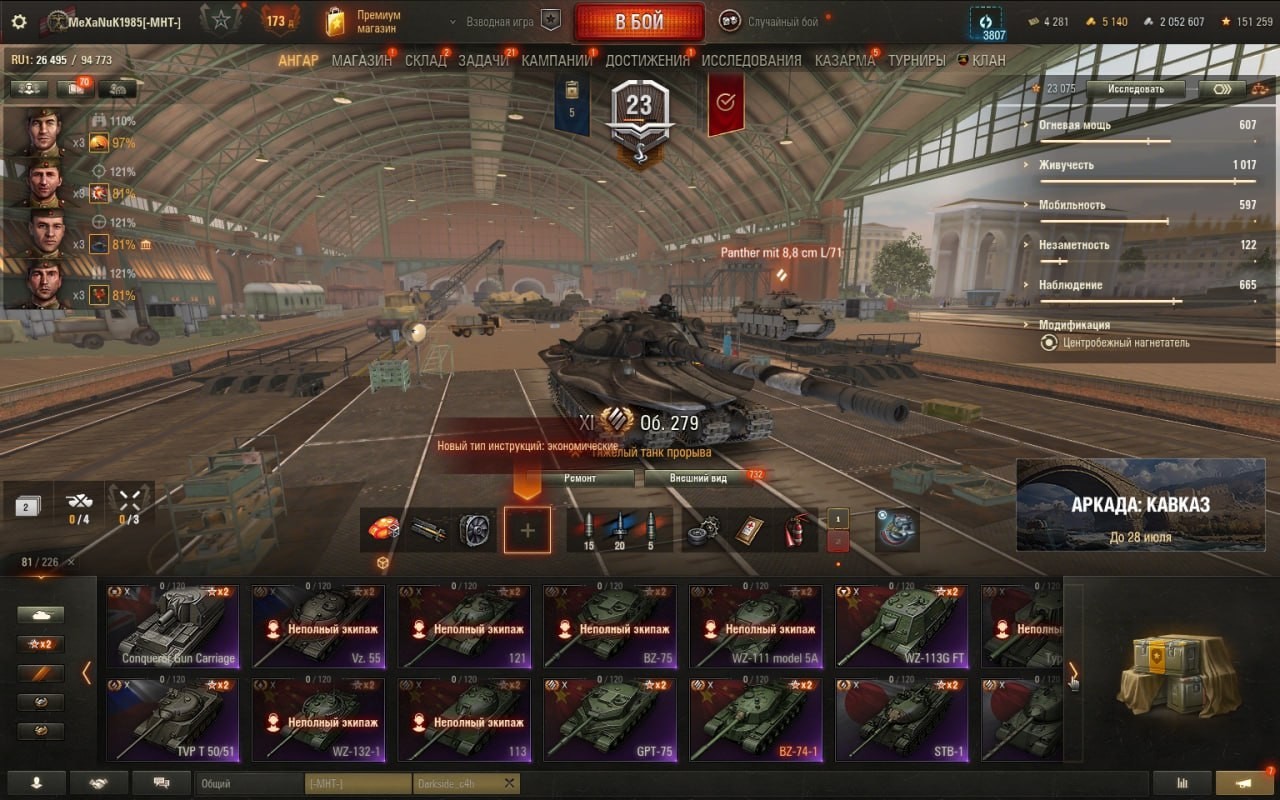The height and width of the screenshot is (800, 1280).
Task: Open the ИССЛЕДОВАНИЯ tab
Action: tap(751, 60)
